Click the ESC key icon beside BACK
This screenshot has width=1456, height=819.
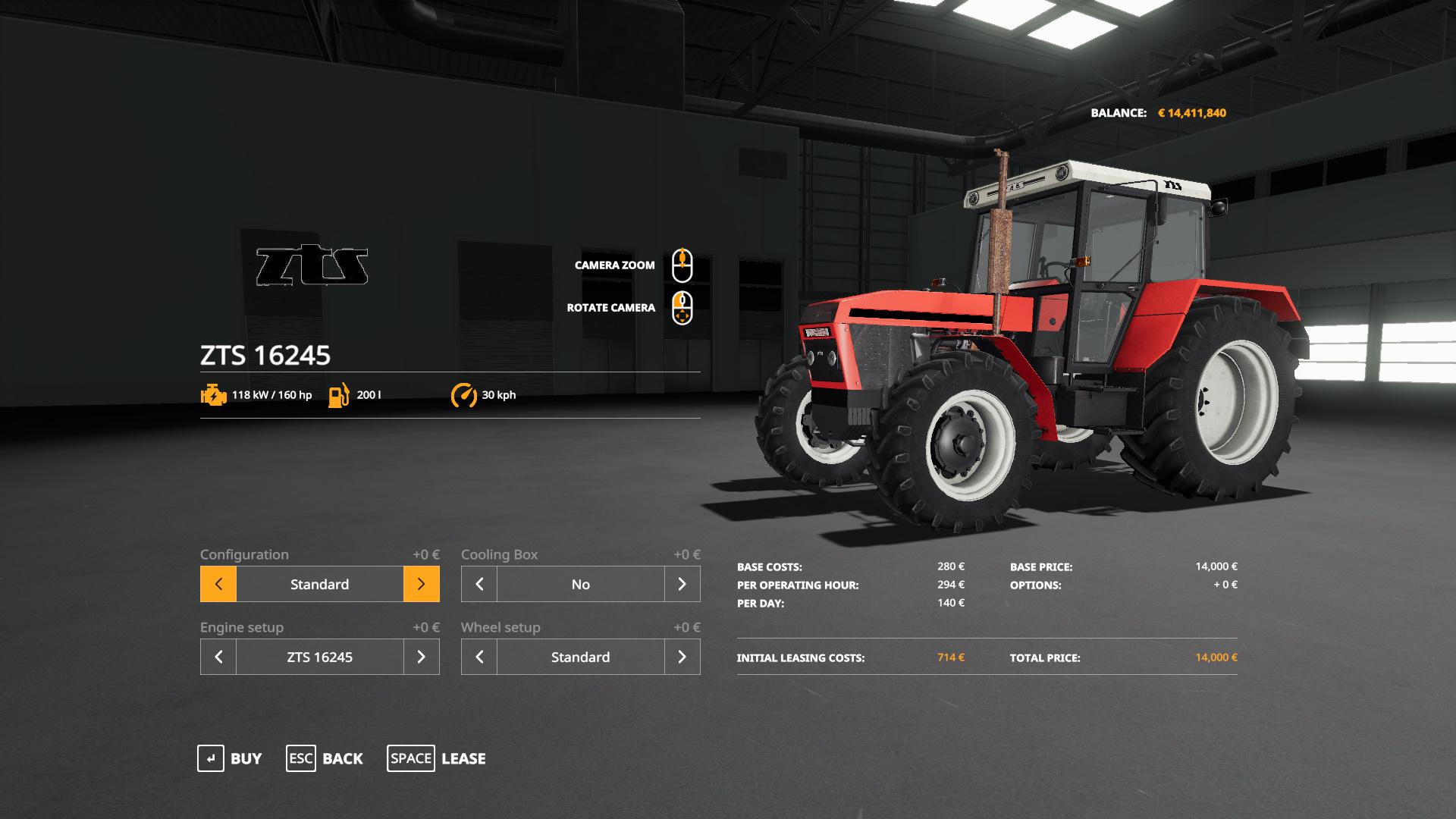point(300,758)
